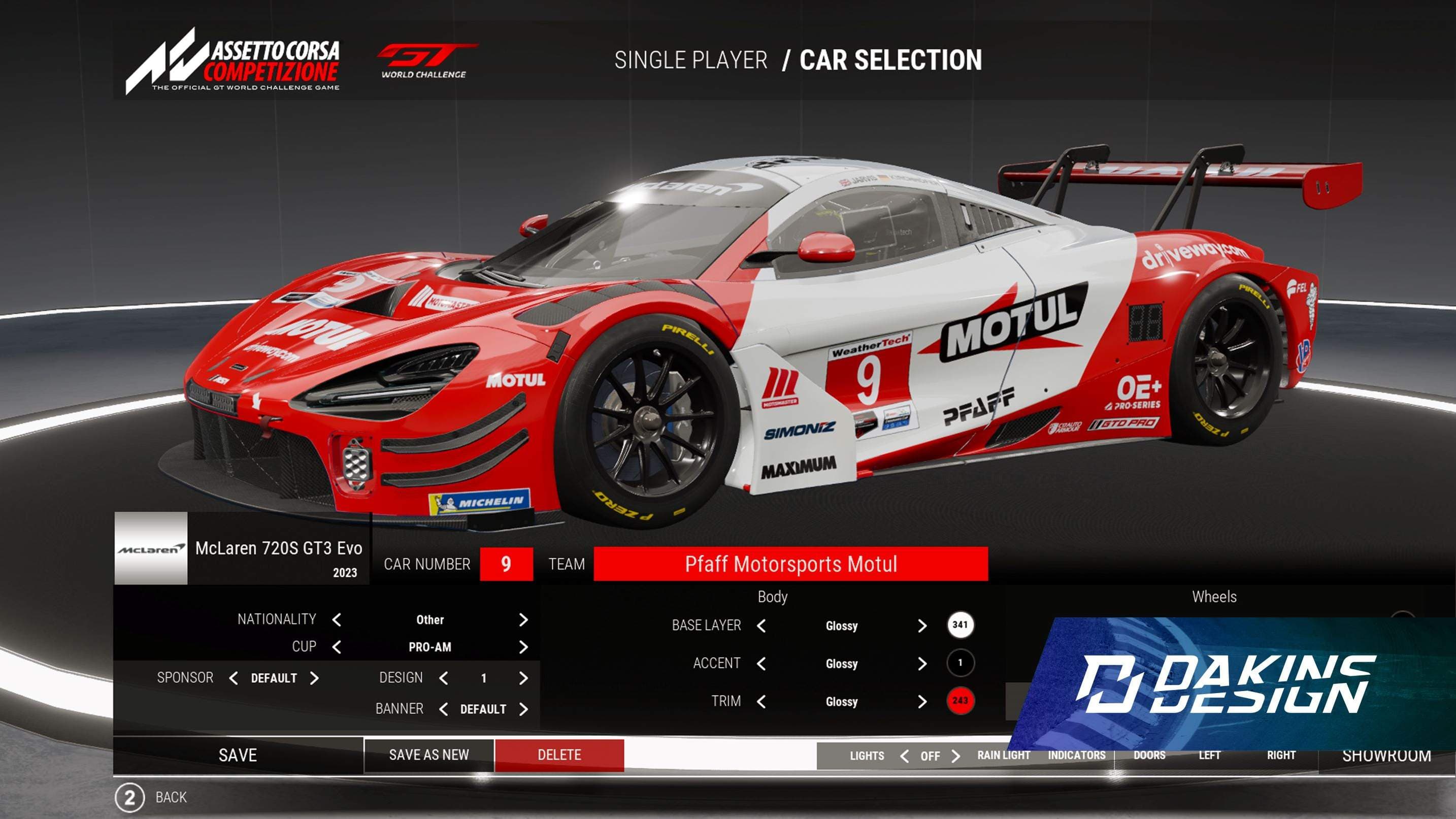Edit the team name field
1456x819 pixels.
tap(790, 564)
